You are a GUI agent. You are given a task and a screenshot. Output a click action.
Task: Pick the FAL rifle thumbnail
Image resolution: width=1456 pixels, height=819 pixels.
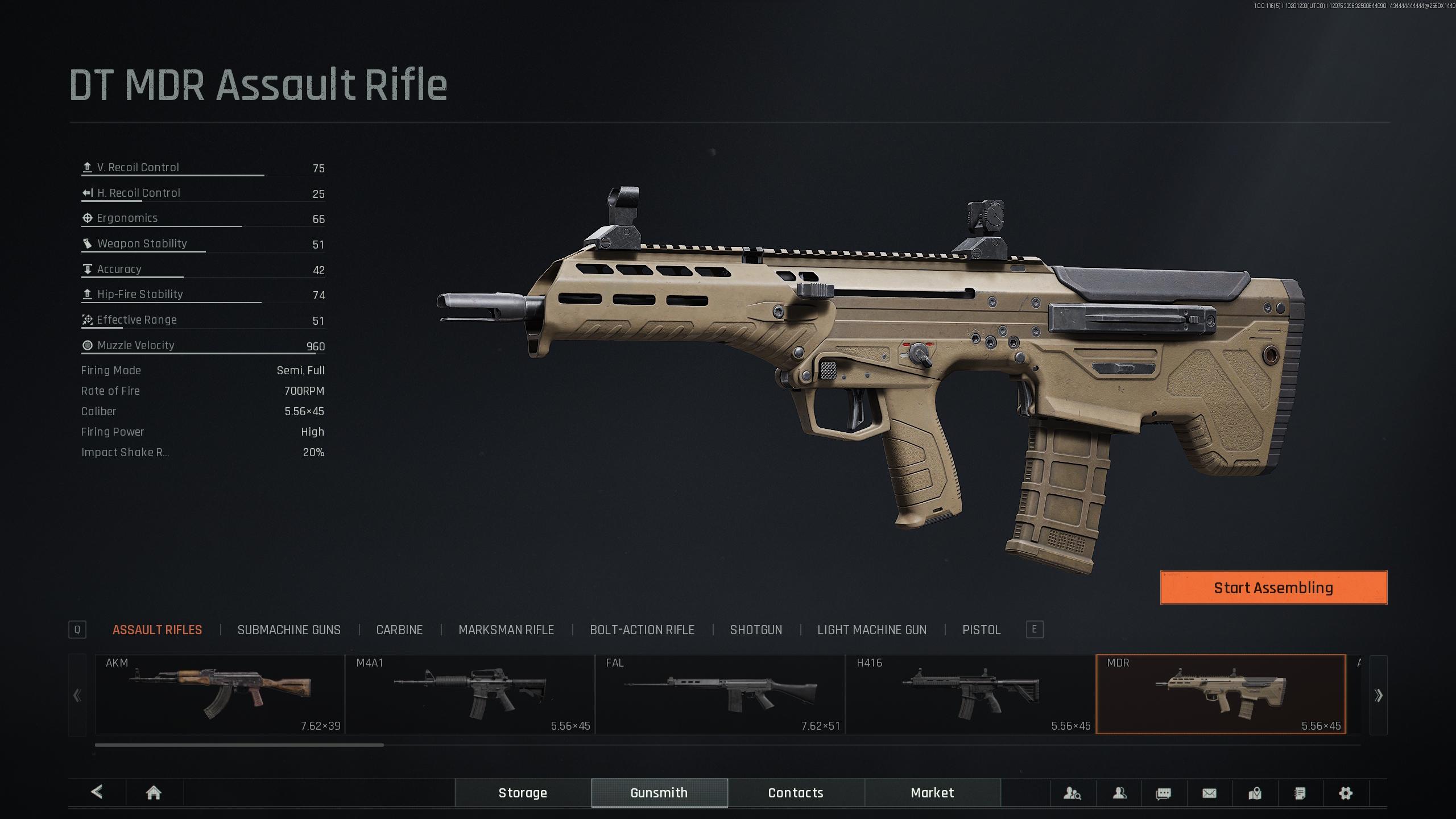720,694
